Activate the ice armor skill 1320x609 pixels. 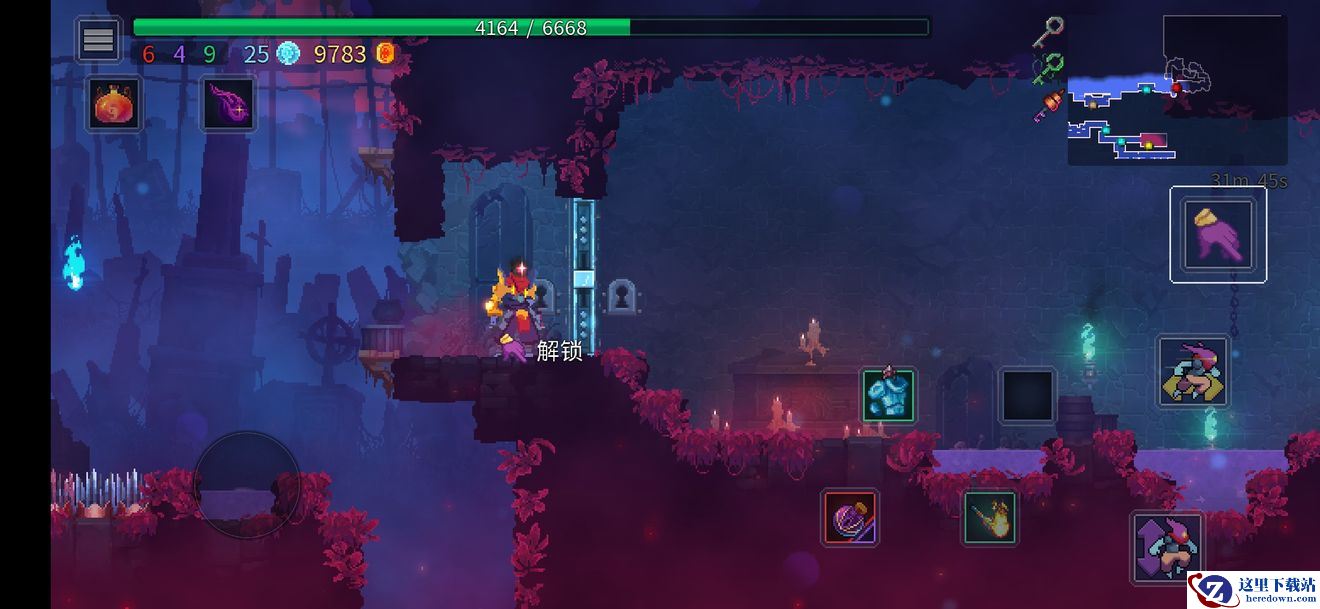pos(887,395)
